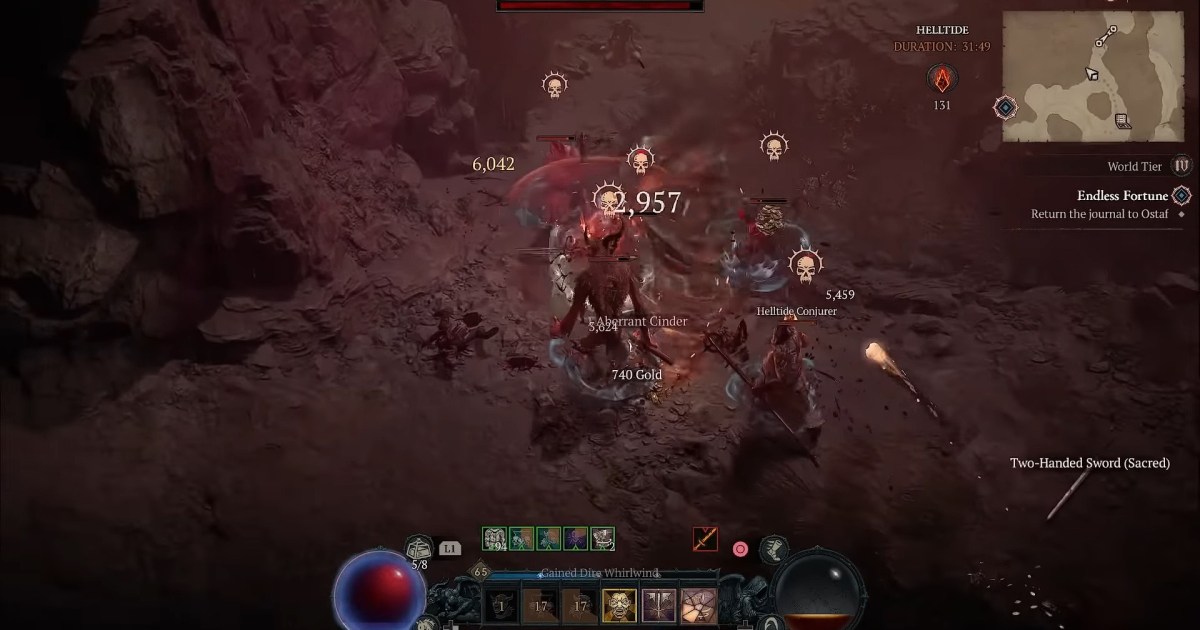Select the red sword debuff icon
This screenshot has height=630, width=1200.
point(705,539)
